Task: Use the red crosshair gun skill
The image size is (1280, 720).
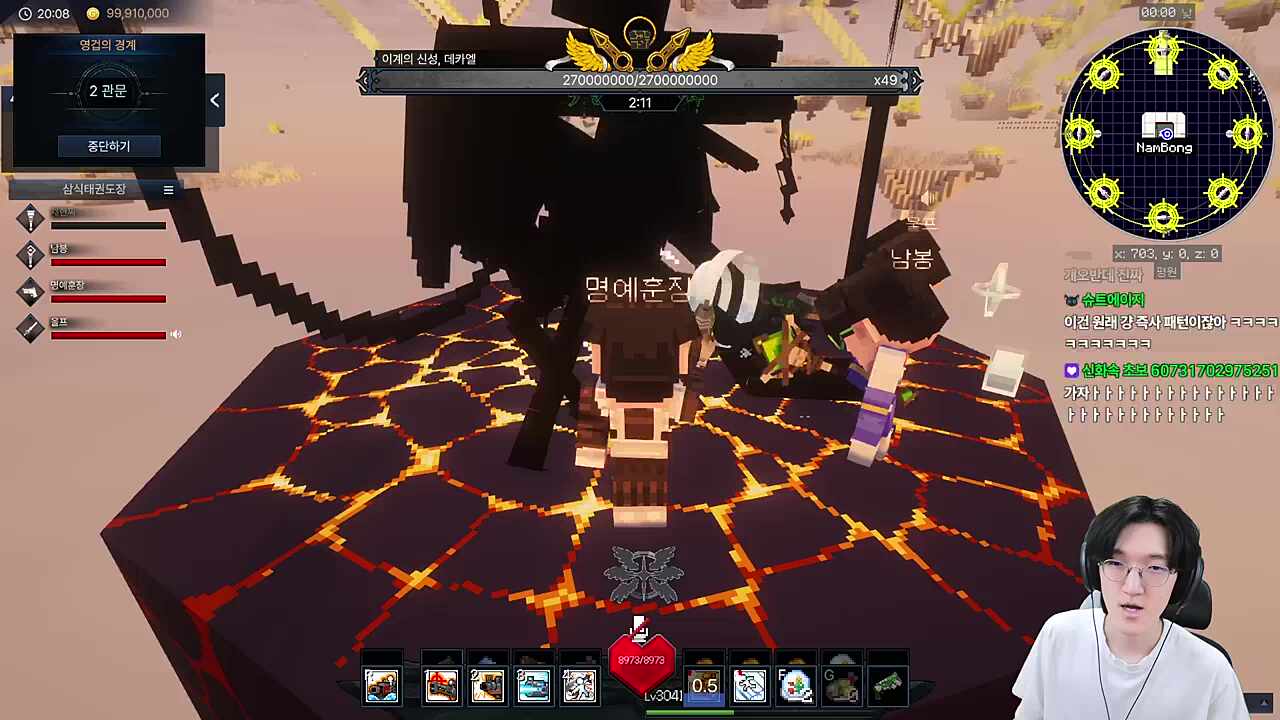Action: [441, 685]
